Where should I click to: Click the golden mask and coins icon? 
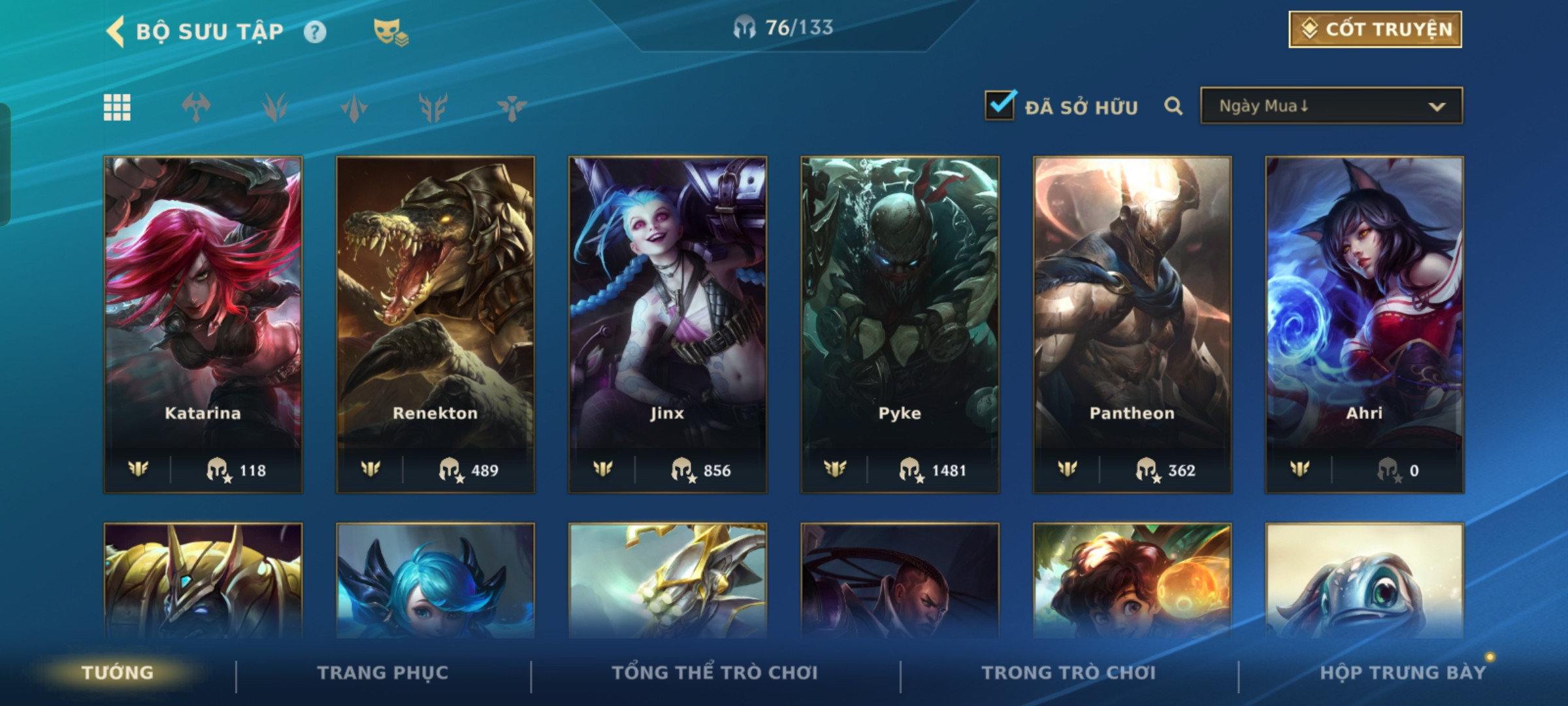(x=390, y=32)
